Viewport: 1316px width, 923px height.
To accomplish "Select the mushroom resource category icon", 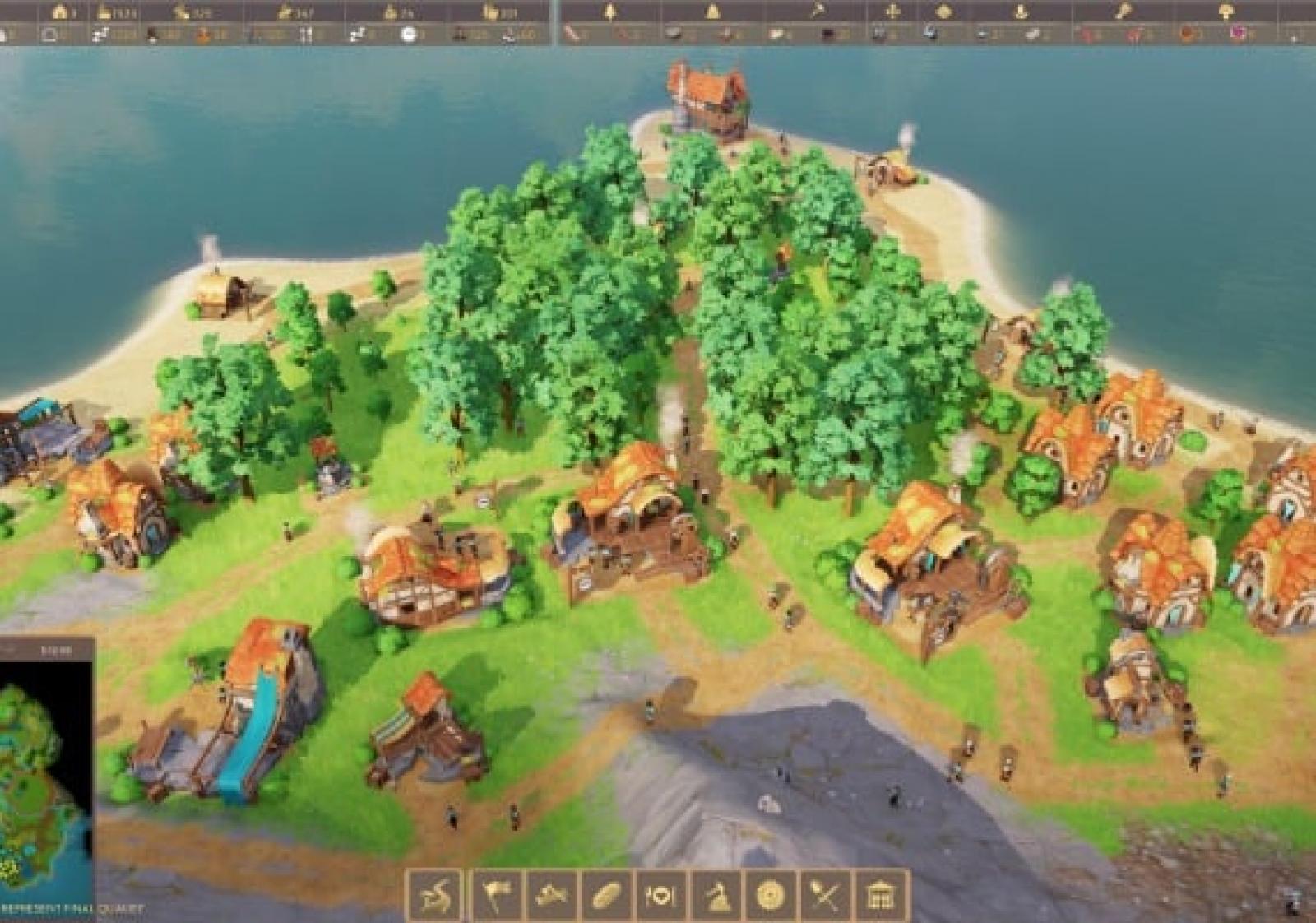I will pos(1226,12).
